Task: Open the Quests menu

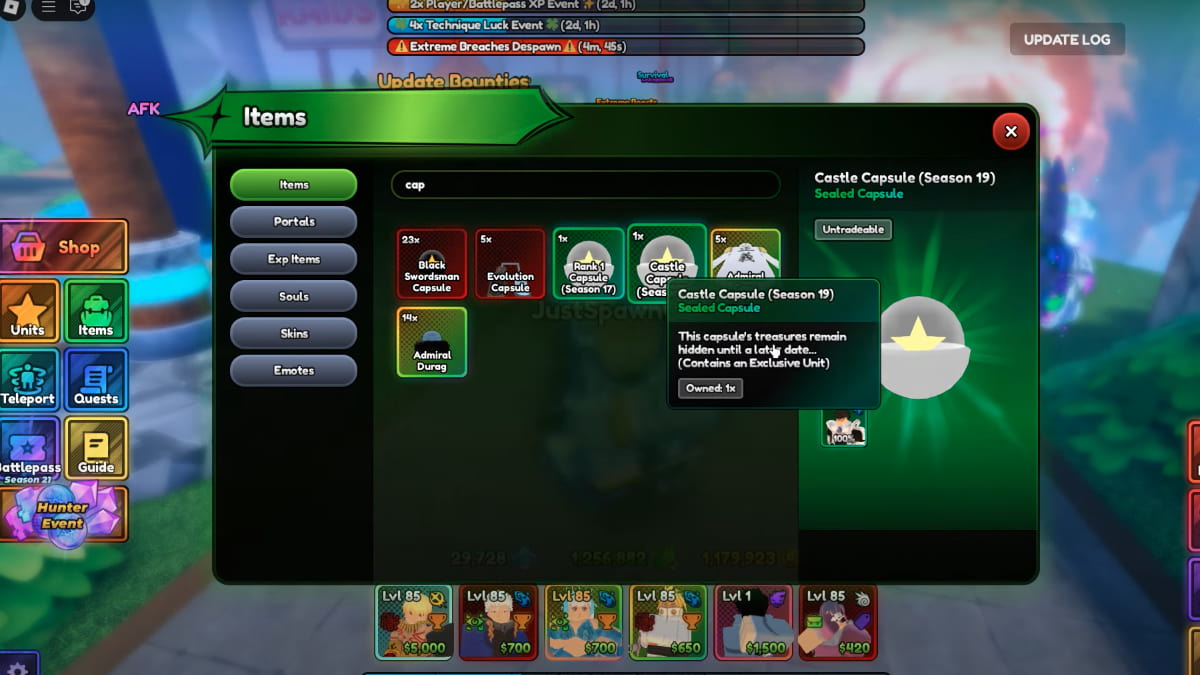Action: [96, 381]
